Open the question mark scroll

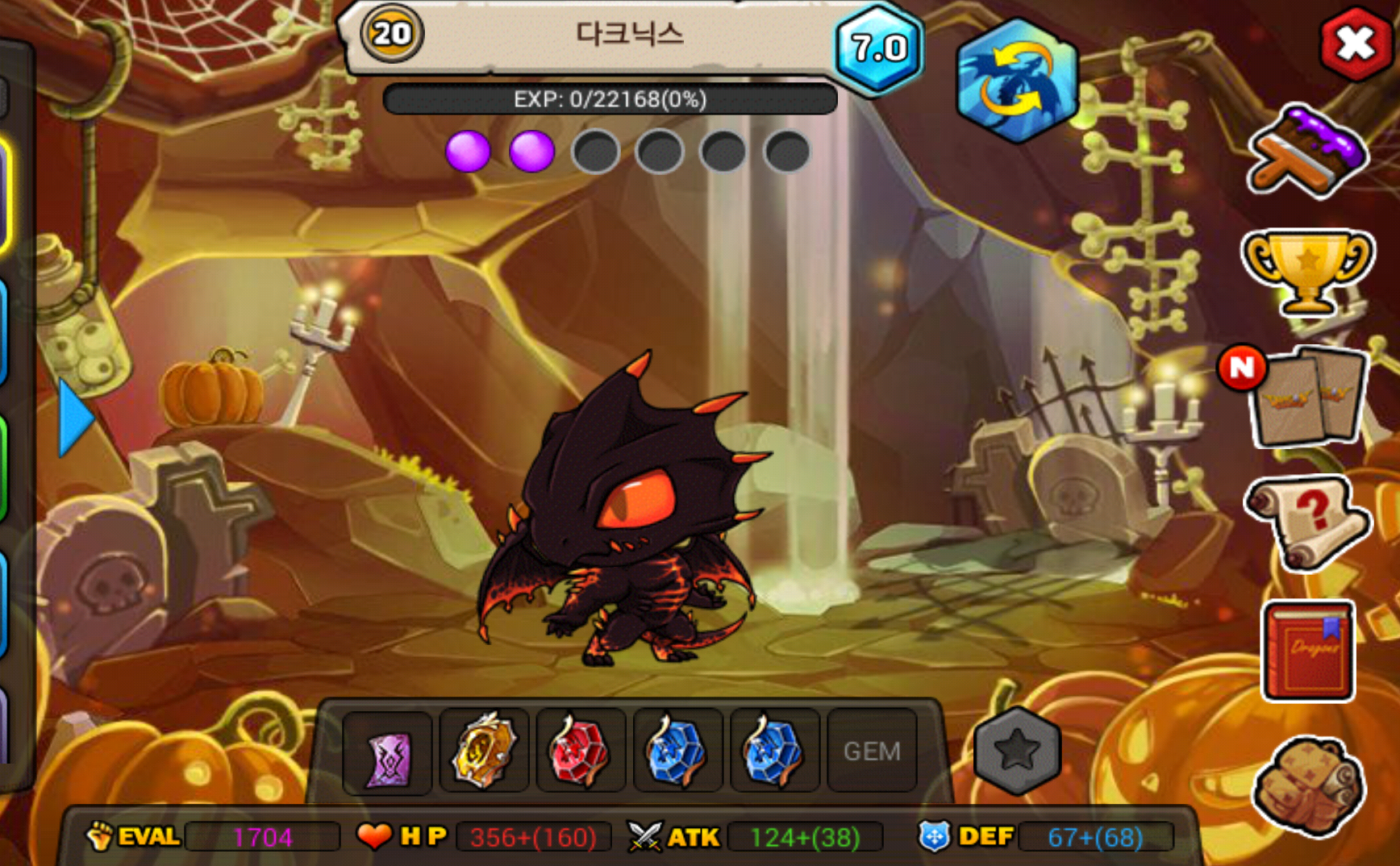[1306, 520]
